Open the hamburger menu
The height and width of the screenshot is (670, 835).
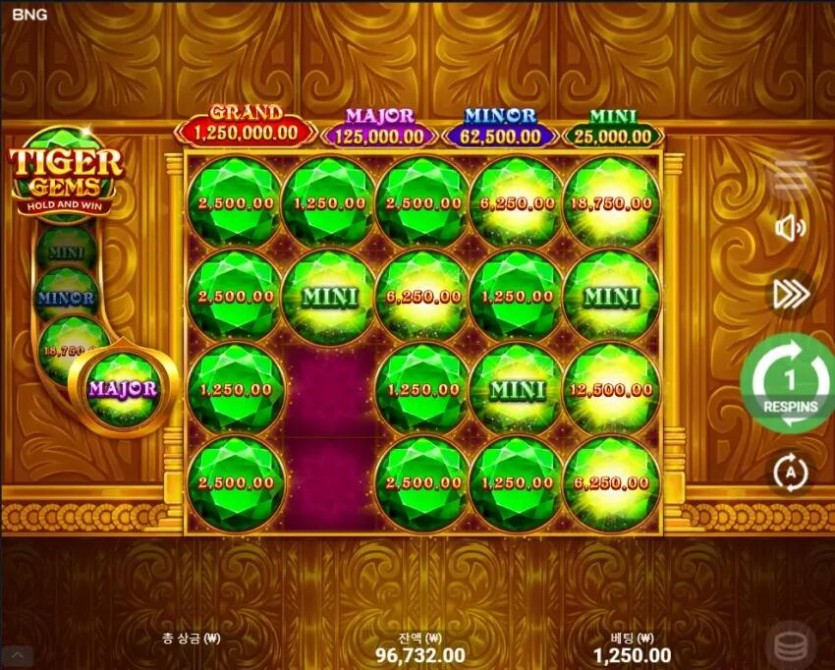click(790, 175)
